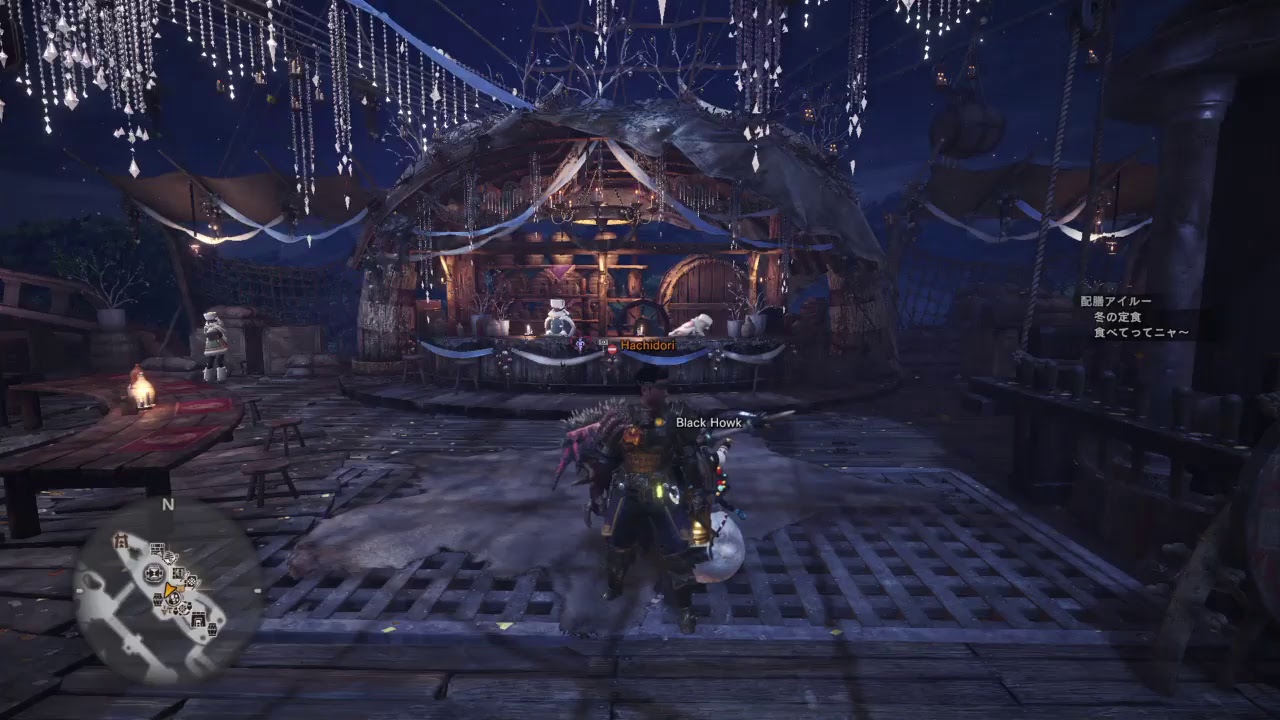Screen dimensions: 1280x720
Task: Click the orange player arrow on the minimap
Action: [x=170, y=590]
